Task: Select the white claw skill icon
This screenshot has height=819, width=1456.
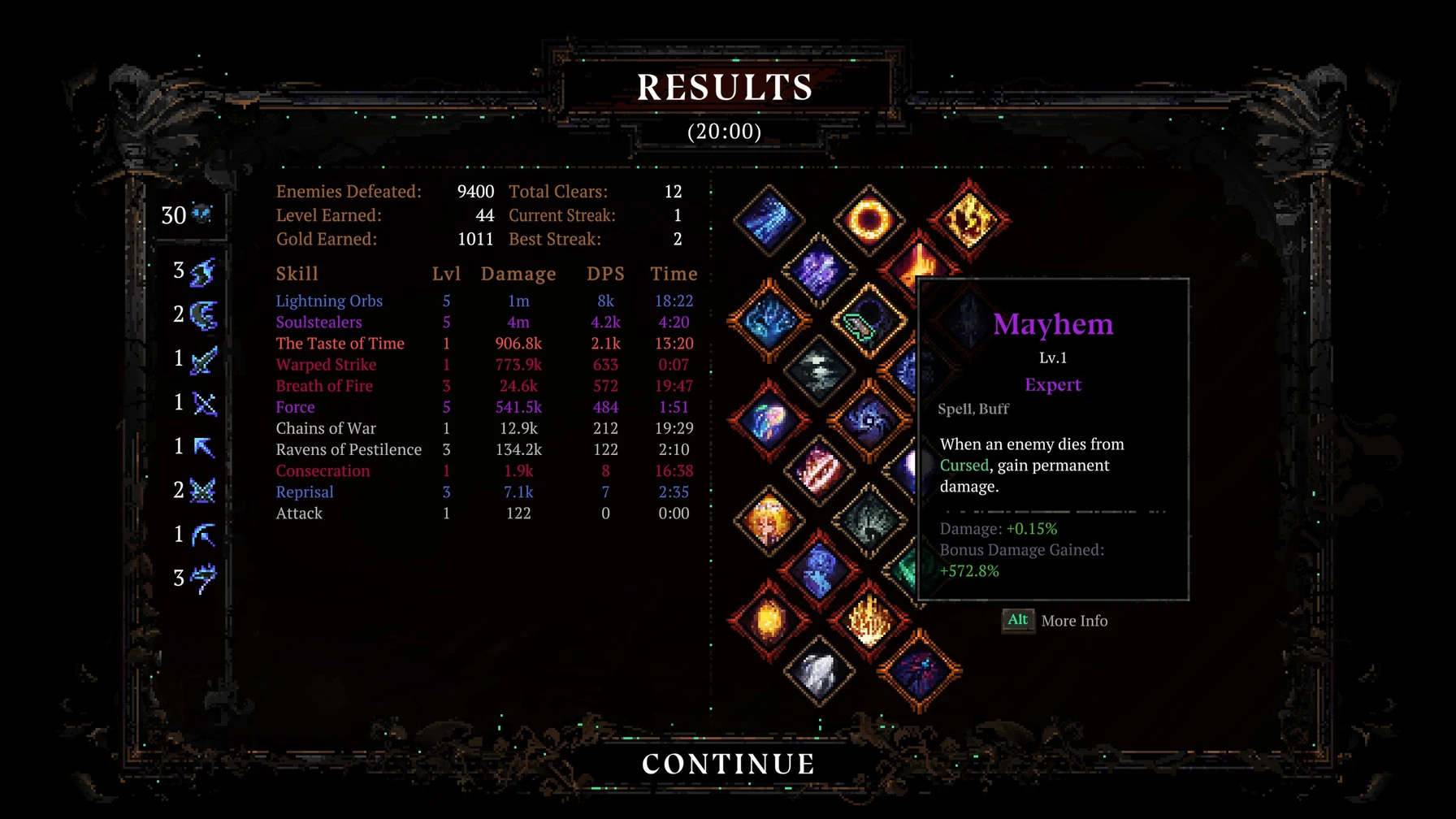Action: pyautogui.click(x=819, y=671)
